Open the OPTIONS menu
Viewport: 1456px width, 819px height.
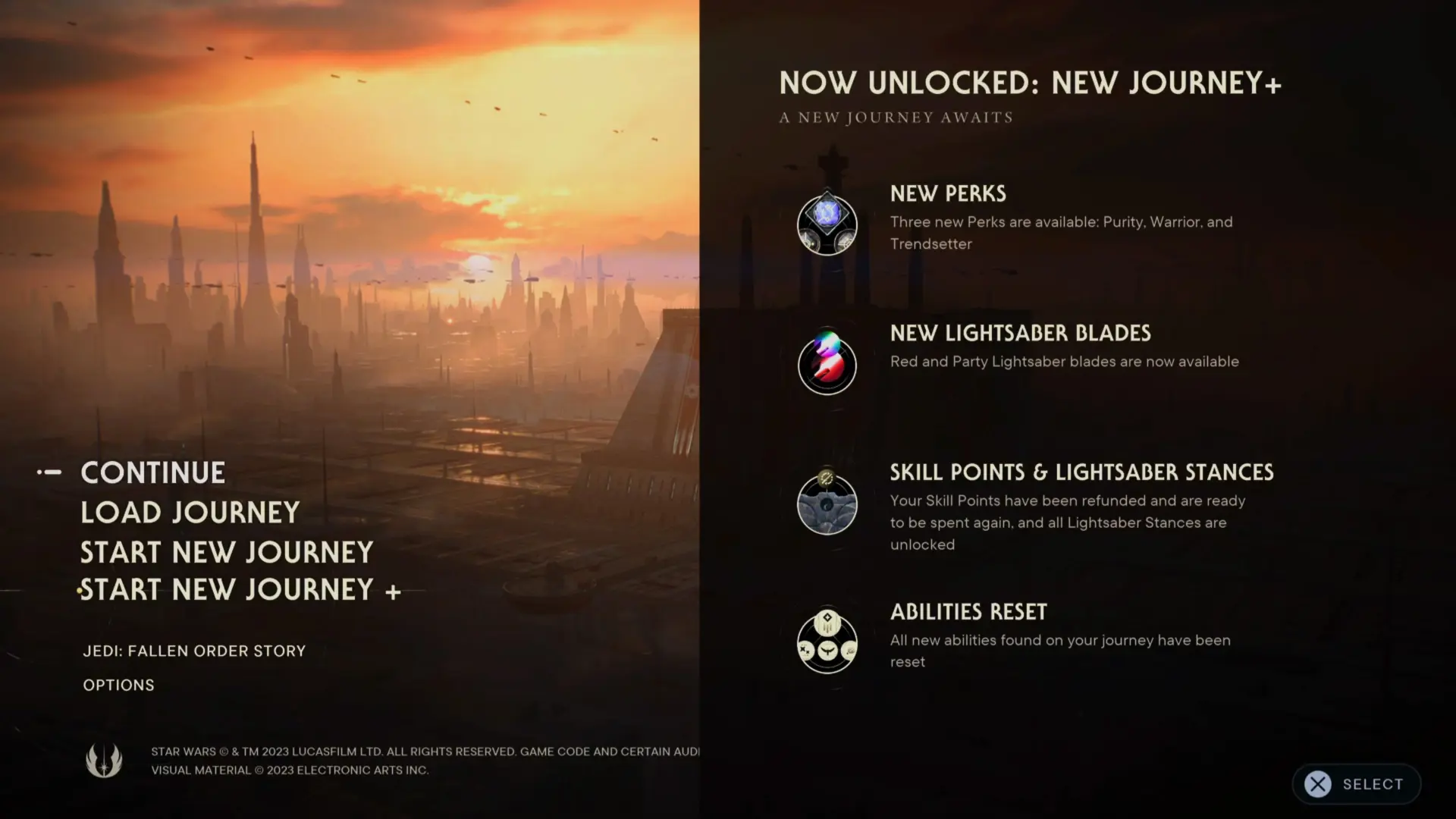tap(118, 685)
